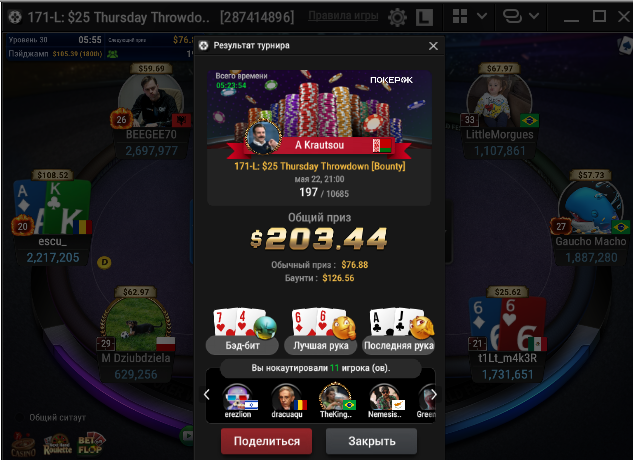Screen dimensions: 633x460
Task: Show previous knocked-out players with left arrow
Action: coord(207,395)
